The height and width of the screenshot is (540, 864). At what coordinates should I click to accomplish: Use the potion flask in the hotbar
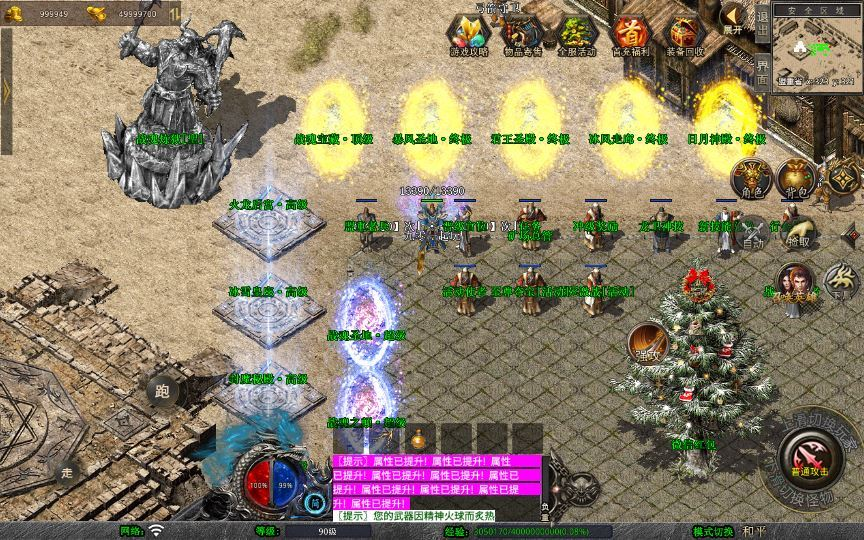click(x=418, y=438)
